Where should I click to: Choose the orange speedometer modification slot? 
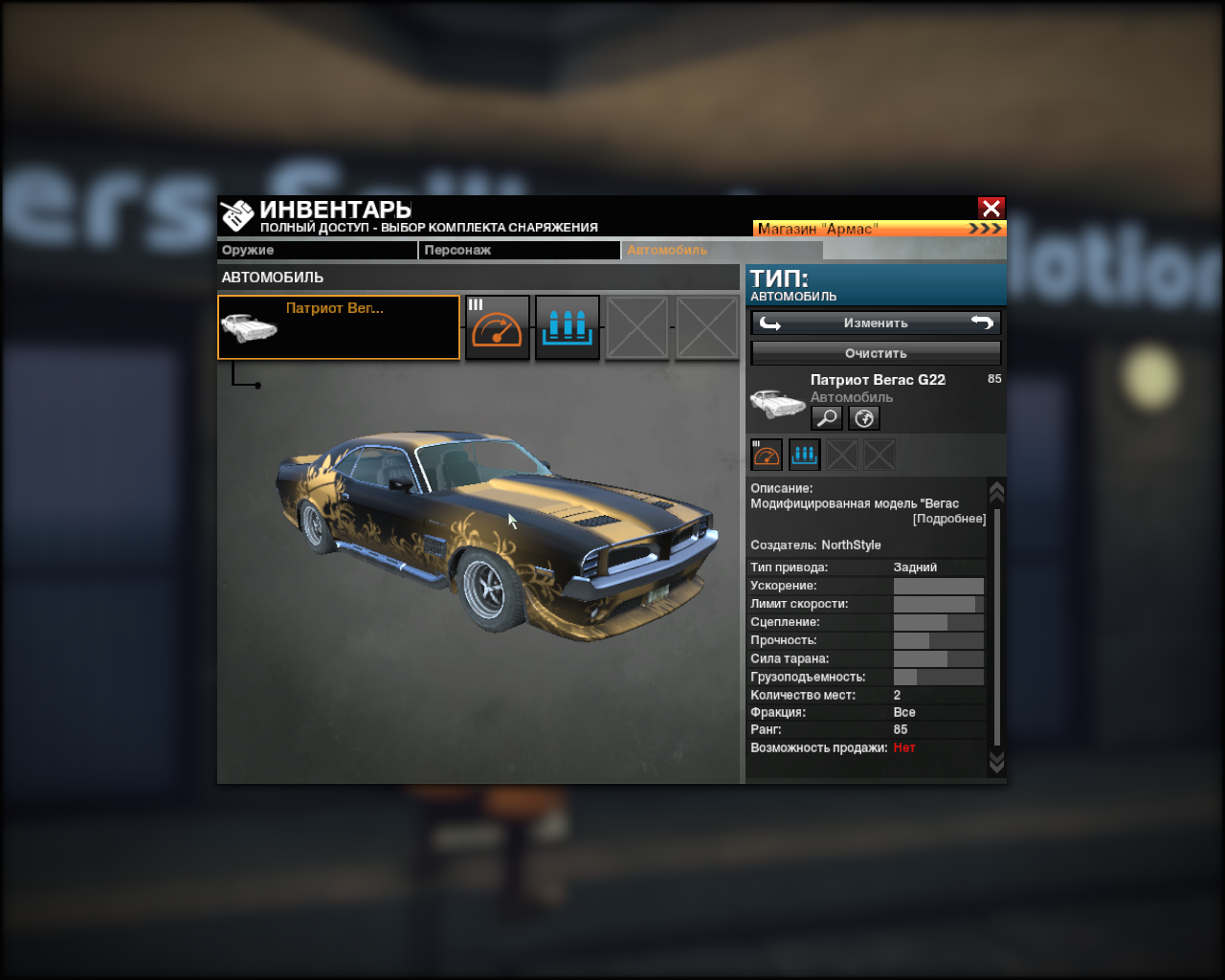point(498,327)
